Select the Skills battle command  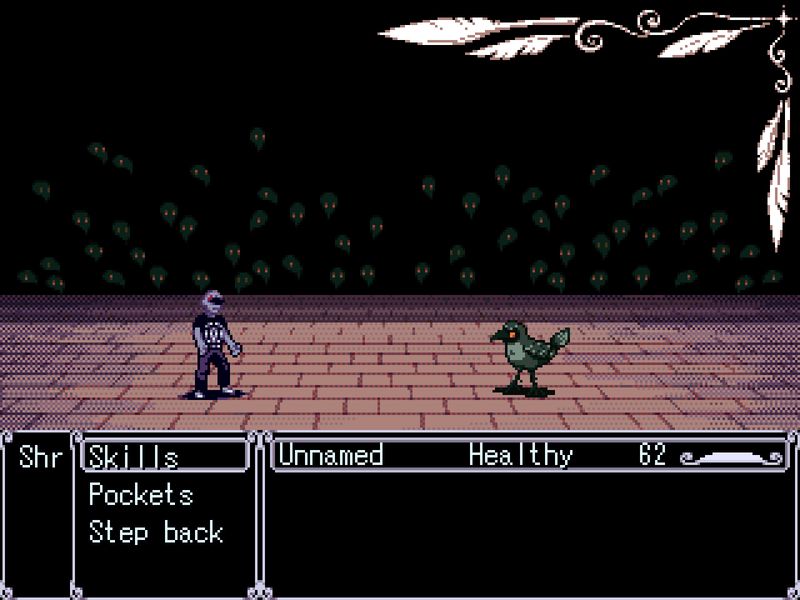click(x=134, y=457)
